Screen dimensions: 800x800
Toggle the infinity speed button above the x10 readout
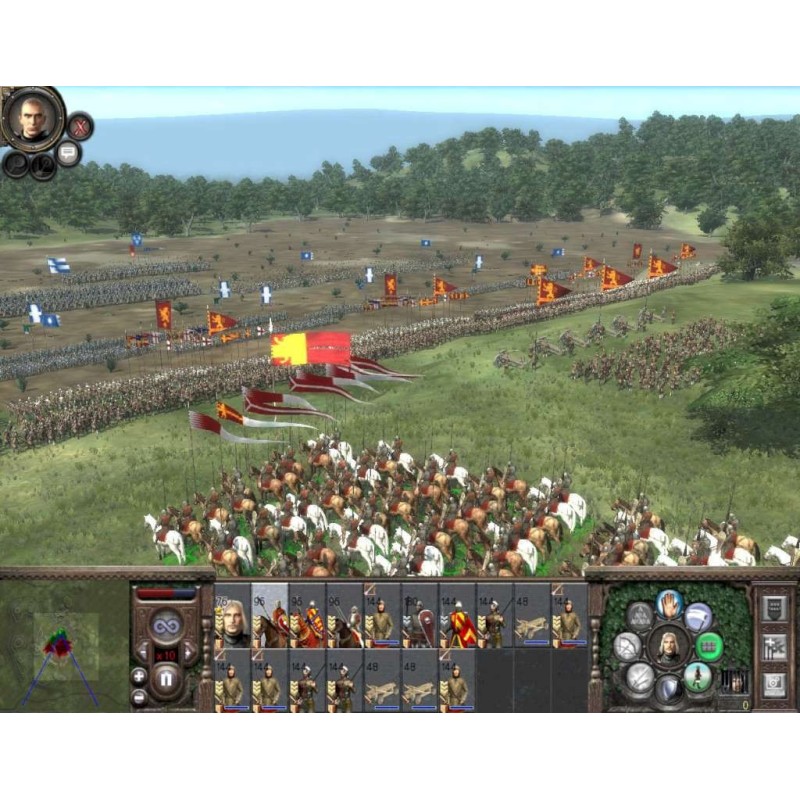coord(166,625)
